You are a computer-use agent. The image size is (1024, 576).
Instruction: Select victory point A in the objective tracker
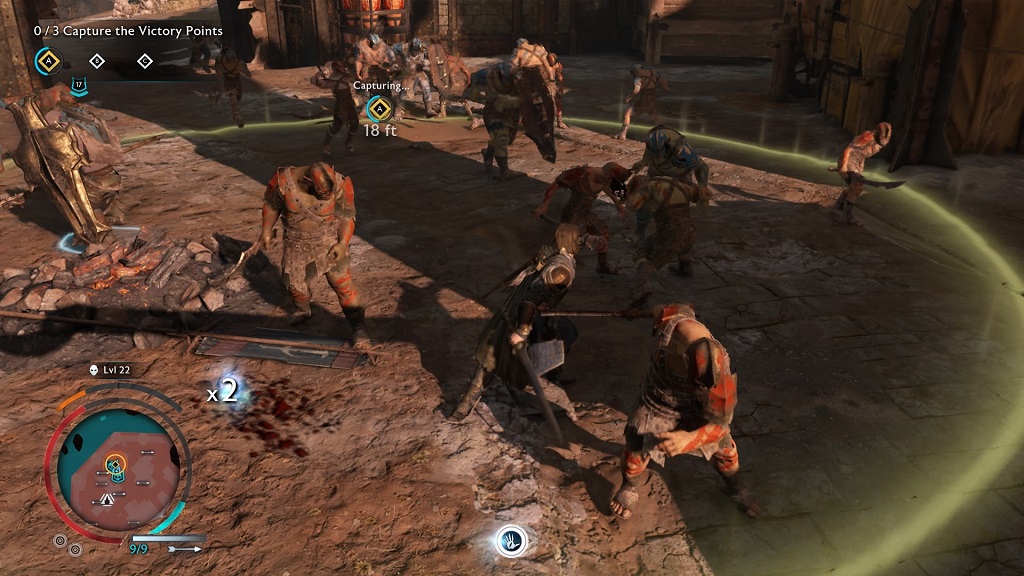46,61
